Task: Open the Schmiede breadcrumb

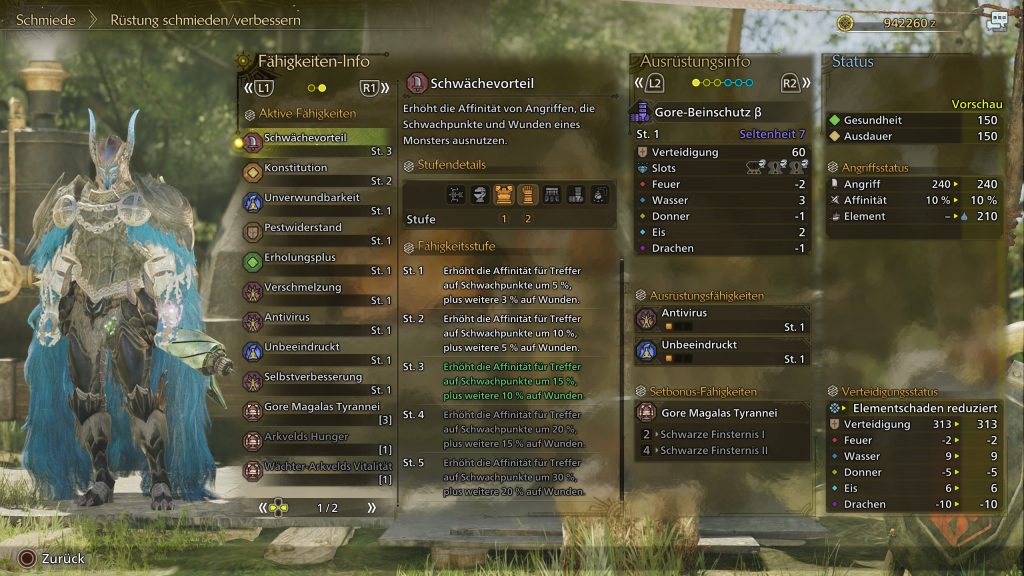Action: click(x=46, y=19)
